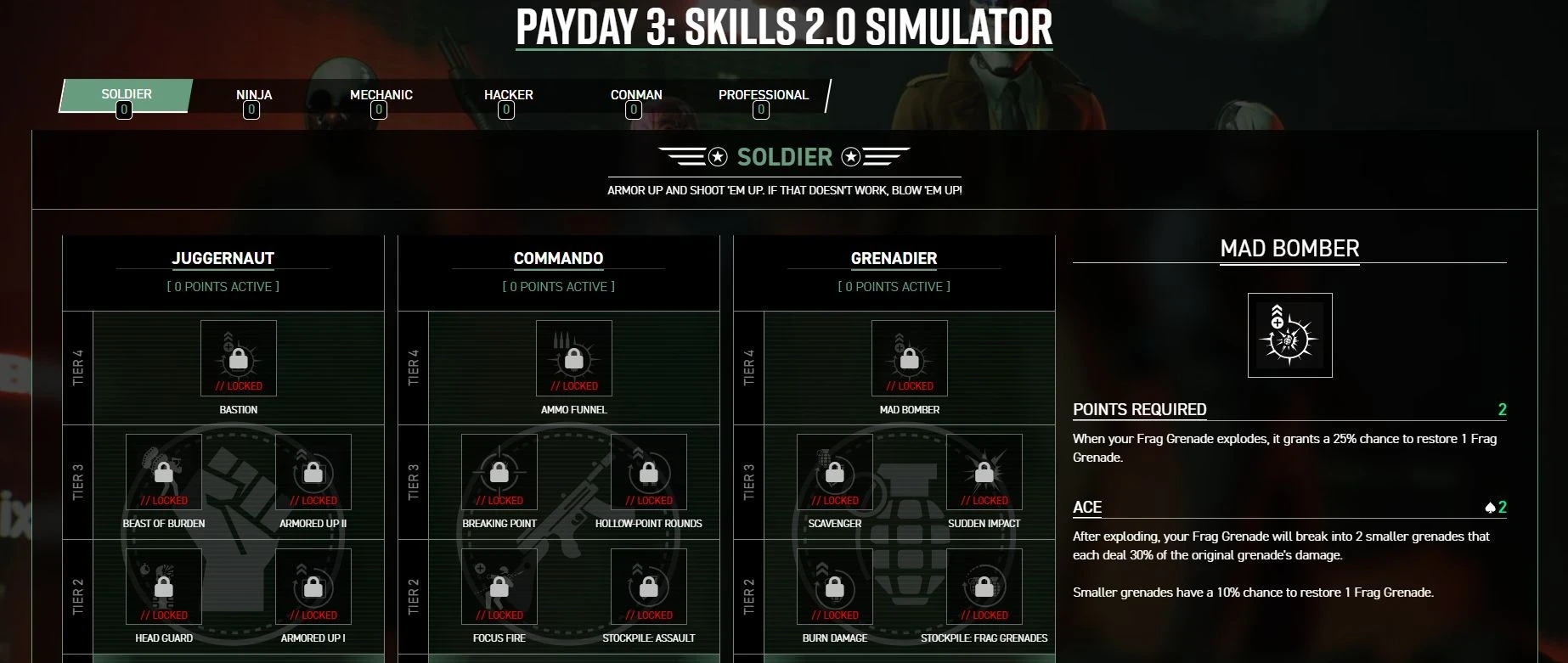Switch to the Ninja tab

coord(254,96)
